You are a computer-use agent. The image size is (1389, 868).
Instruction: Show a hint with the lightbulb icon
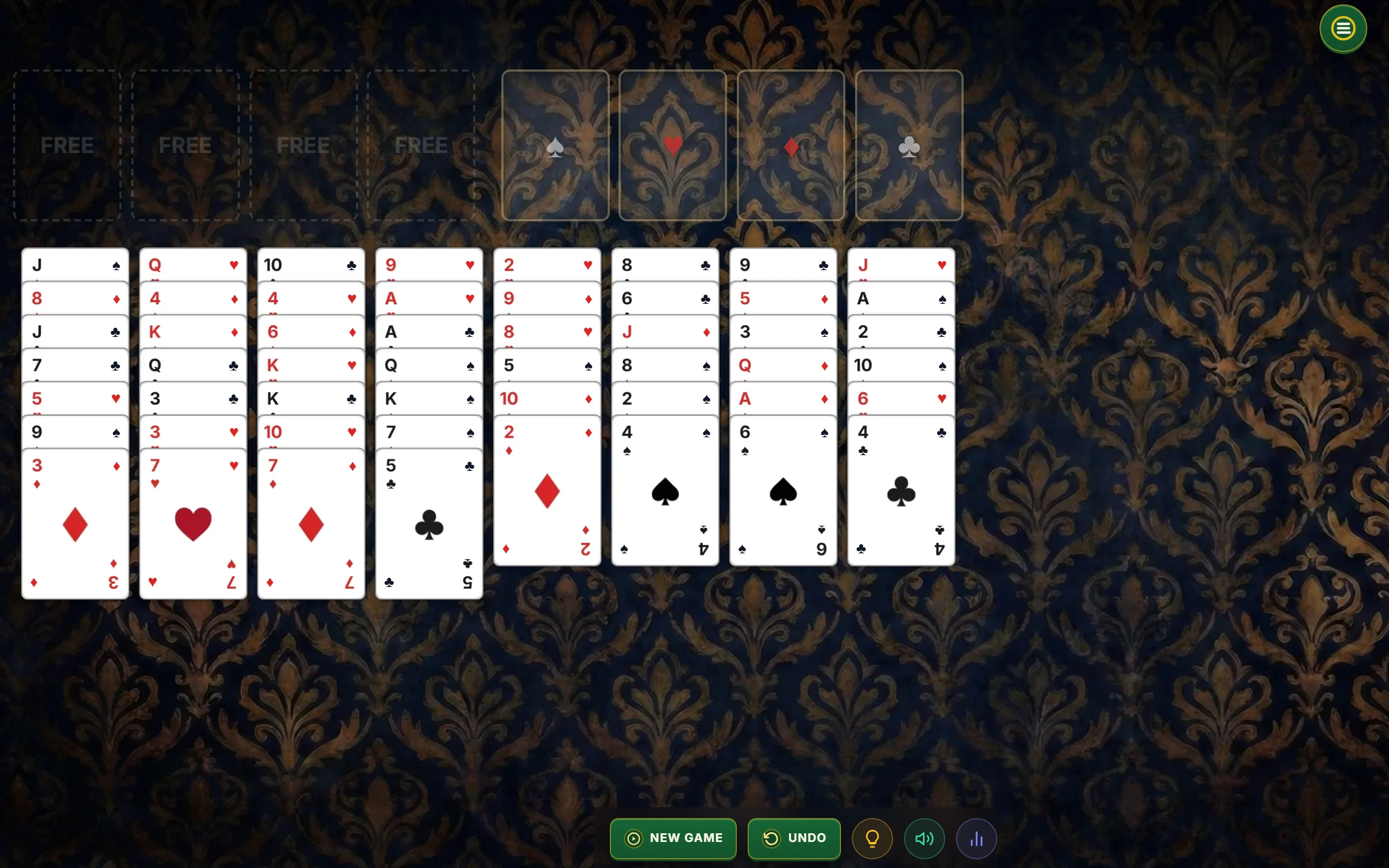tap(872, 838)
